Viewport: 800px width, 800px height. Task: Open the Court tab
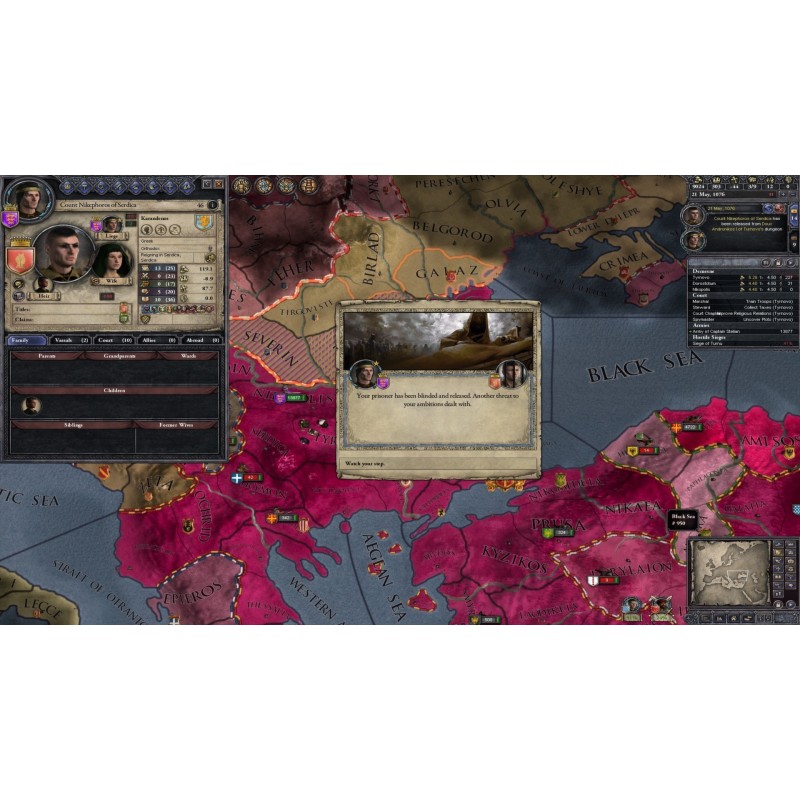coord(110,340)
